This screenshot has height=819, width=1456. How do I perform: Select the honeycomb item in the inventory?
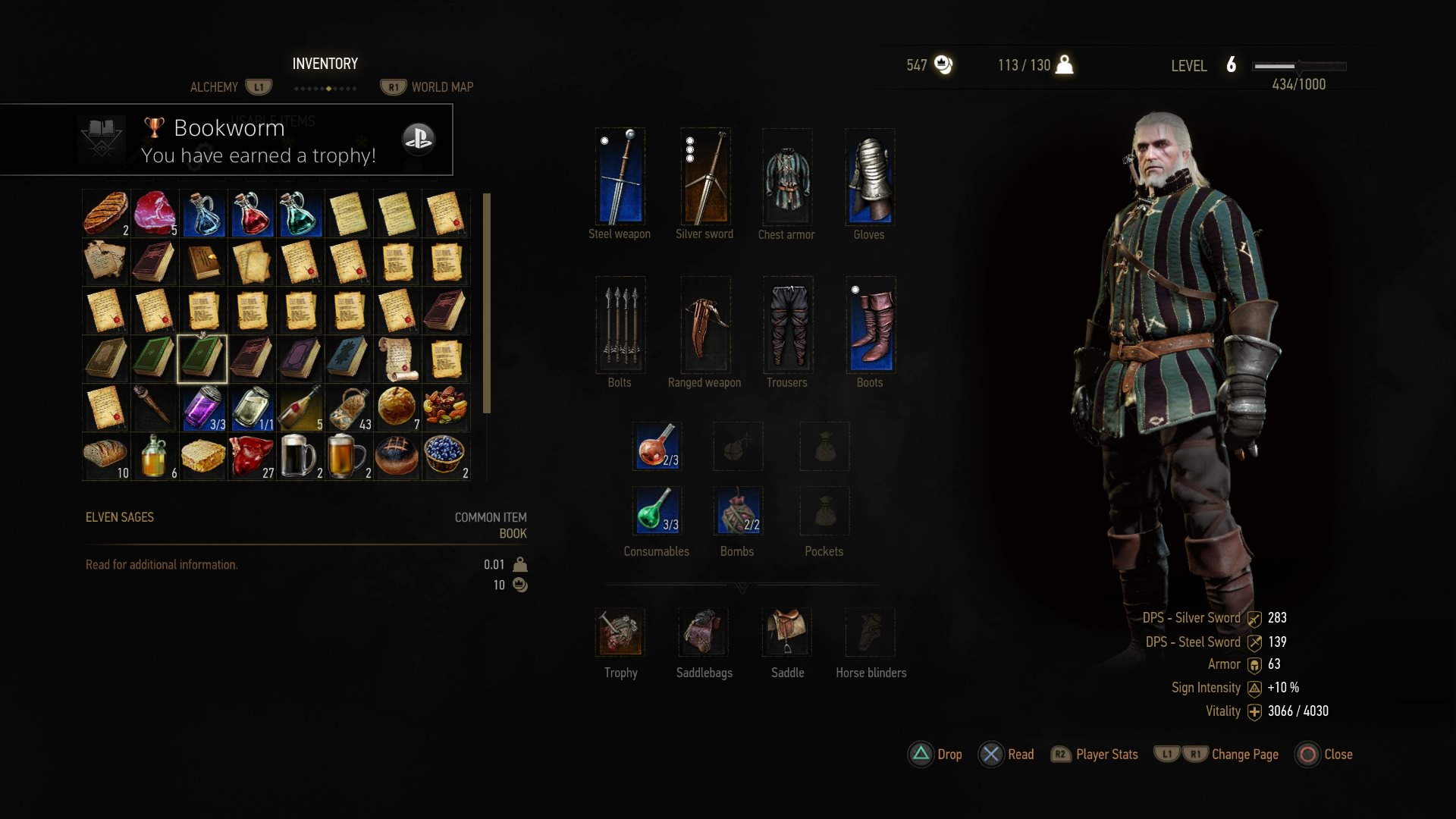point(203,457)
